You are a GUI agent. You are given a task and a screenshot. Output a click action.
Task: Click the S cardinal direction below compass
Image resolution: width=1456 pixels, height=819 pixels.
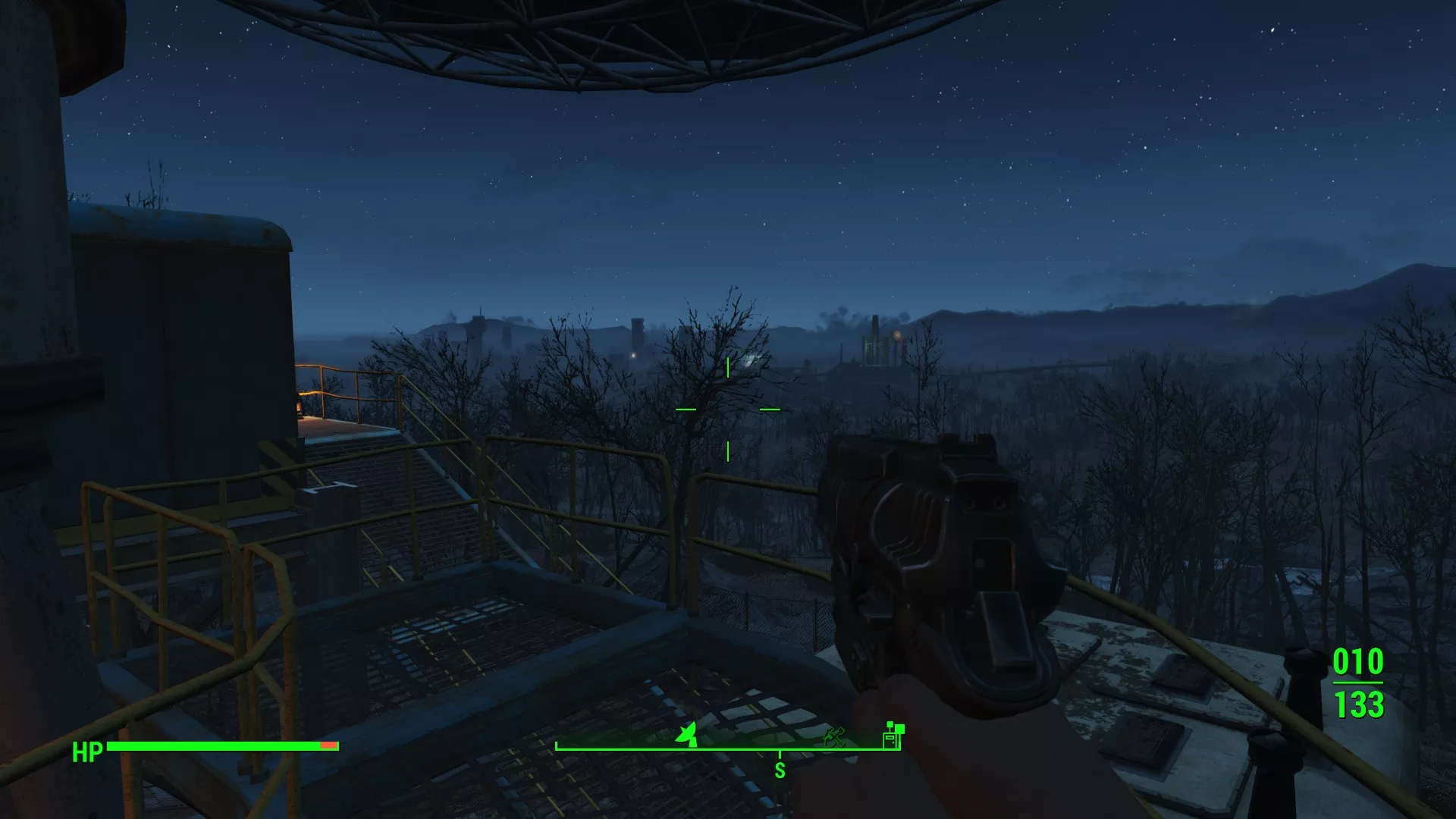[780, 769]
